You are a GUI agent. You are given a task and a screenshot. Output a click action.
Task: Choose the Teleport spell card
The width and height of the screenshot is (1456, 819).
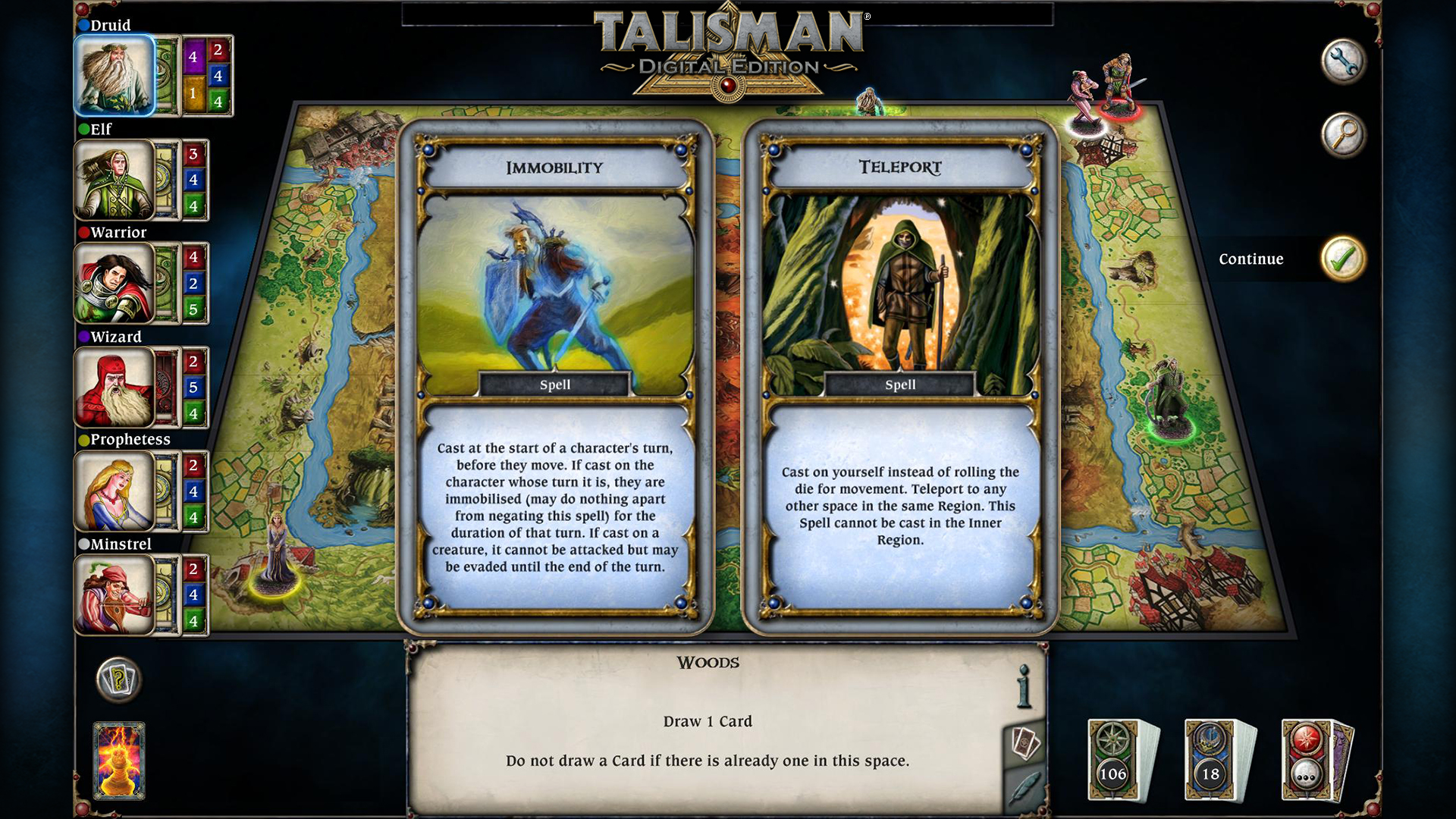[900, 372]
